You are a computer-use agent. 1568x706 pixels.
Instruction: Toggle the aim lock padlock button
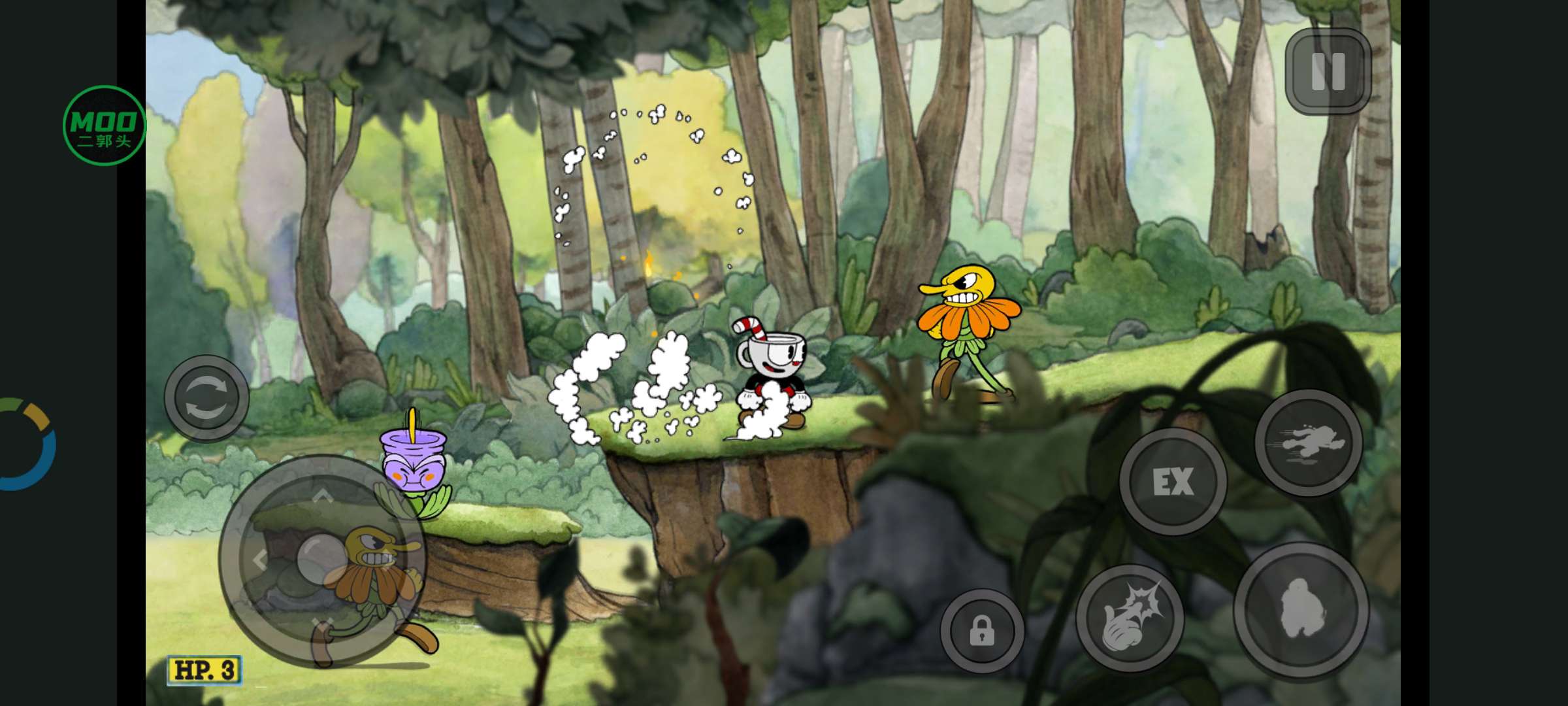click(981, 631)
